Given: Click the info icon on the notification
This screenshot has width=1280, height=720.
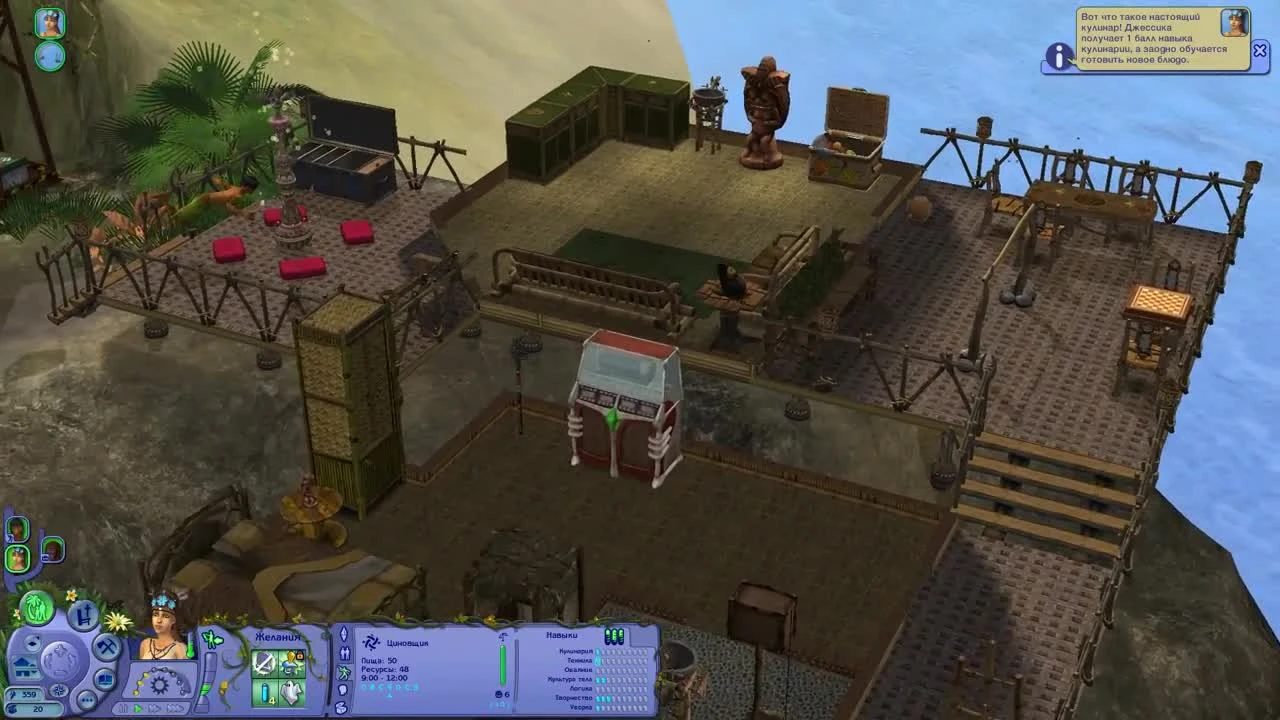Looking at the screenshot, I should click(x=1058, y=57).
